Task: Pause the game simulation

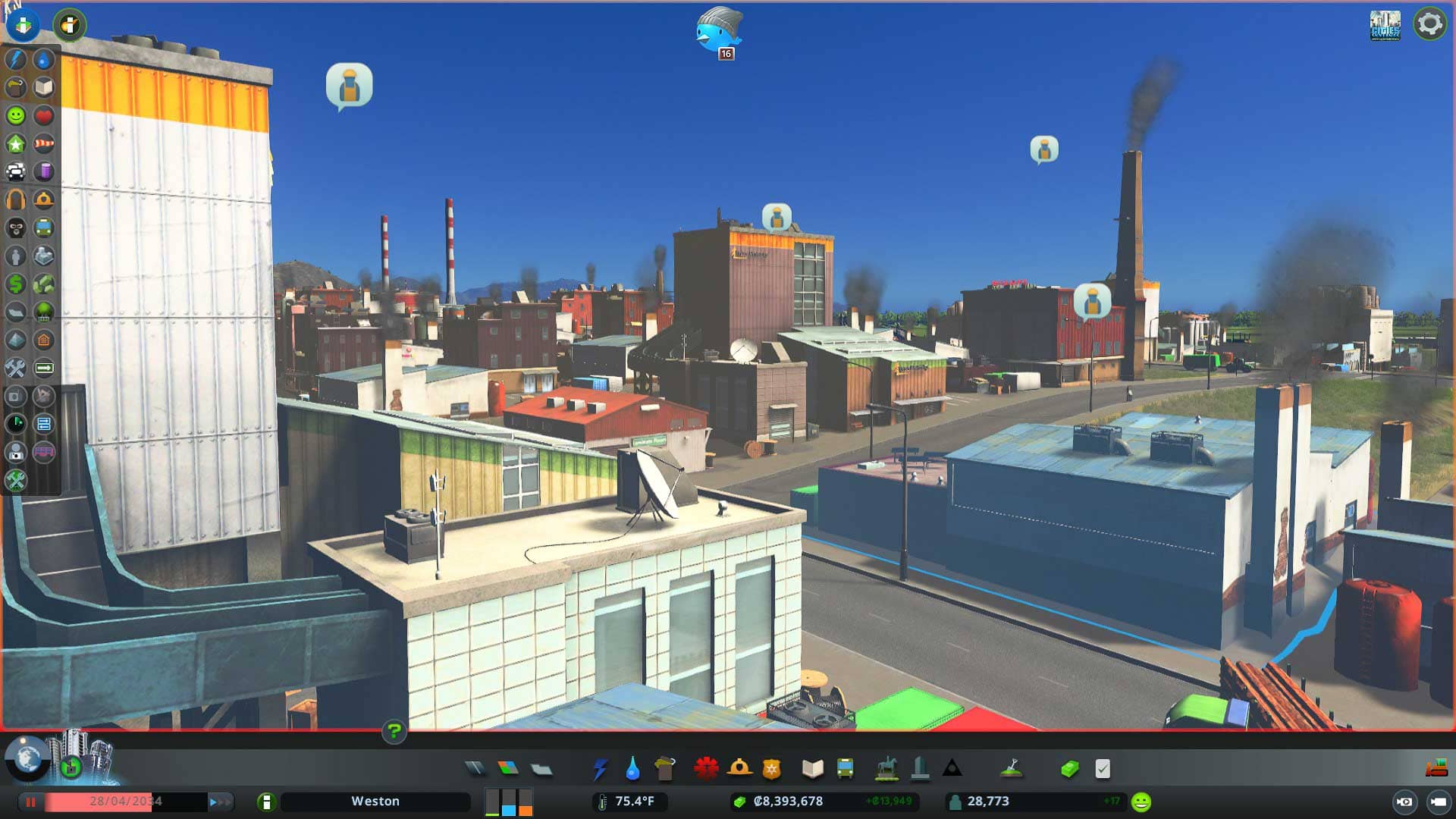Action: point(30,801)
